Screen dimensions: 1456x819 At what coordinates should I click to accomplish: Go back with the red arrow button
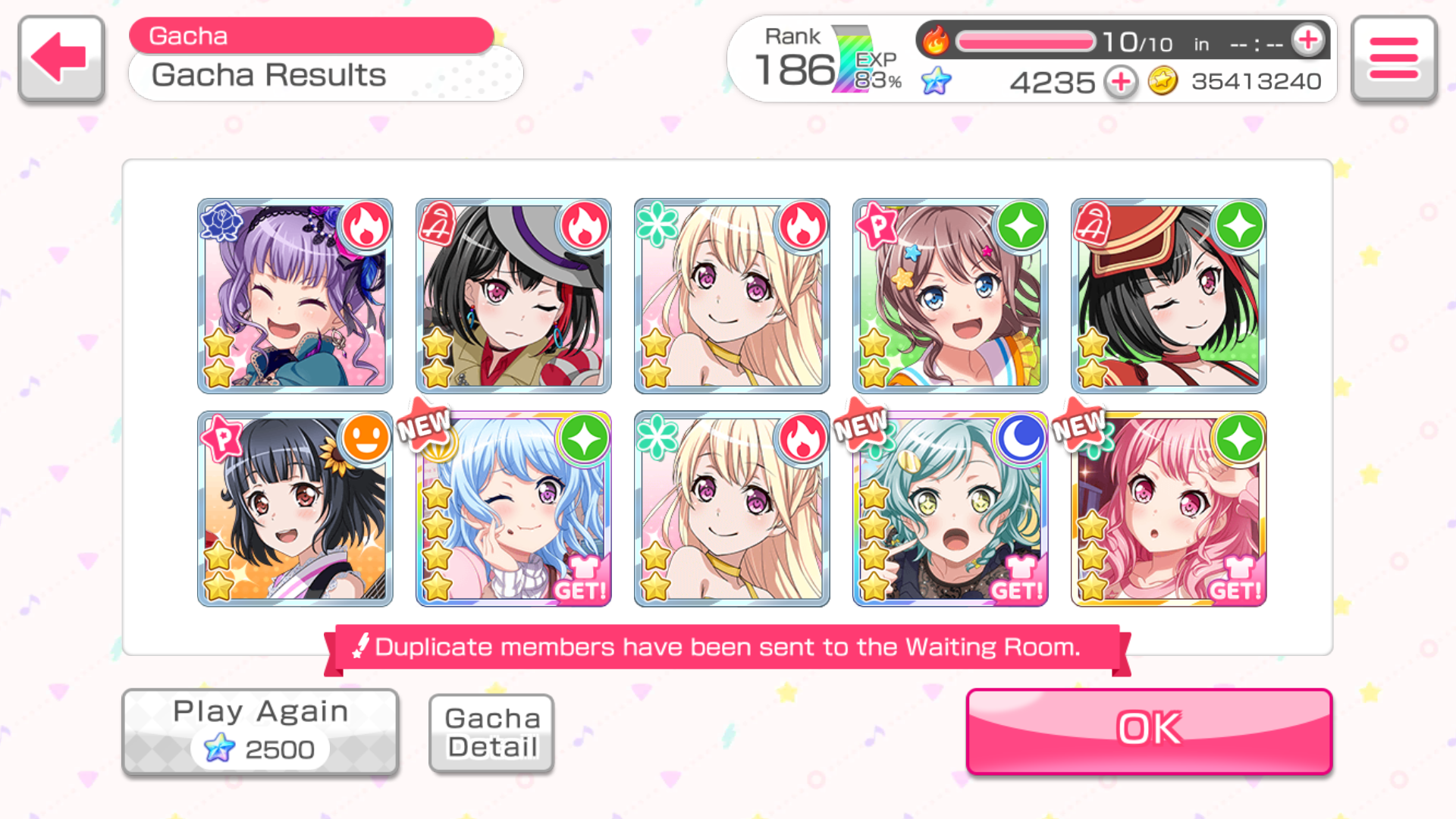coord(61,58)
